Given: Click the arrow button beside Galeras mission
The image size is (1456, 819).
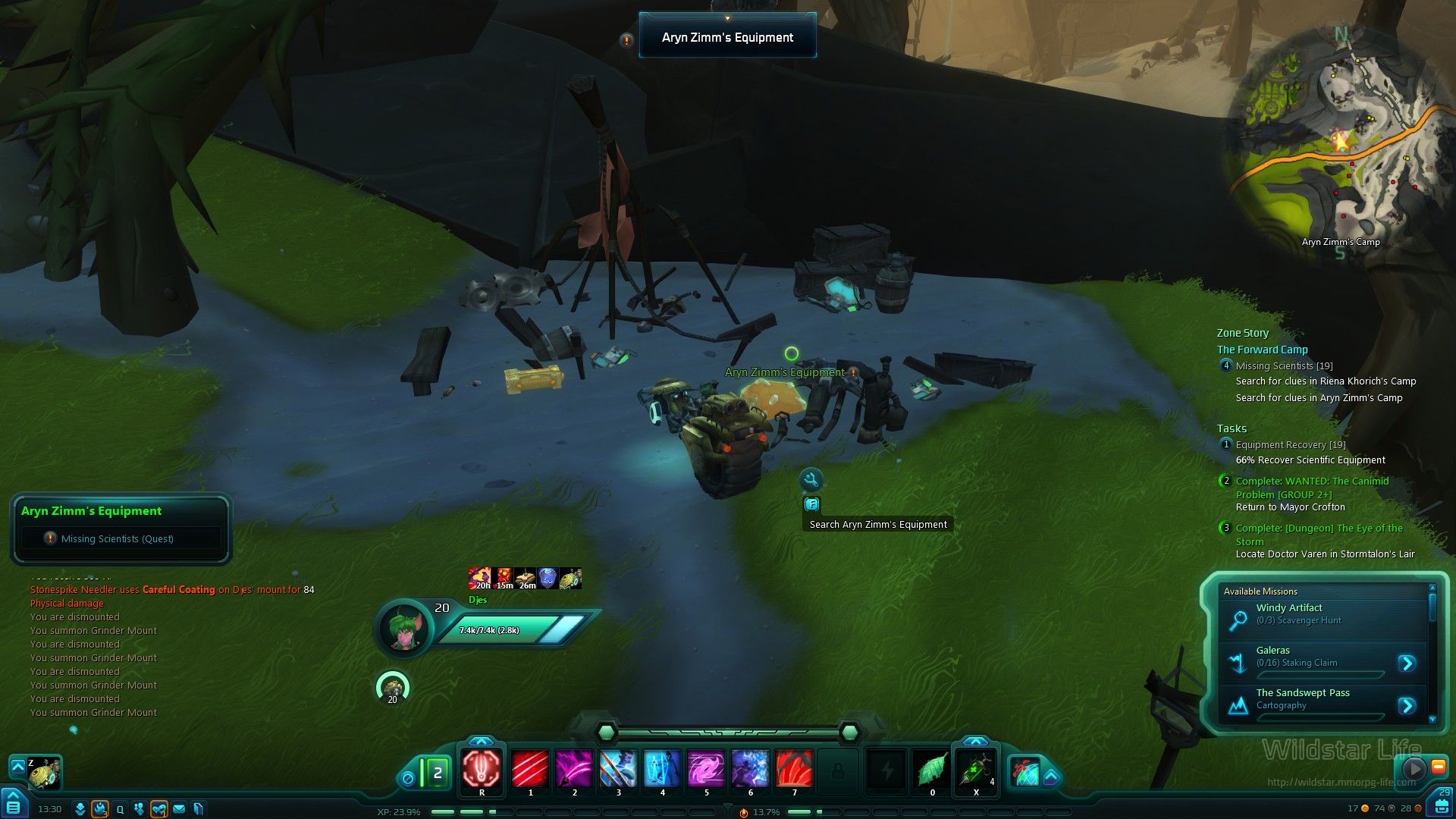Looking at the screenshot, I should tap(1407, 664).
